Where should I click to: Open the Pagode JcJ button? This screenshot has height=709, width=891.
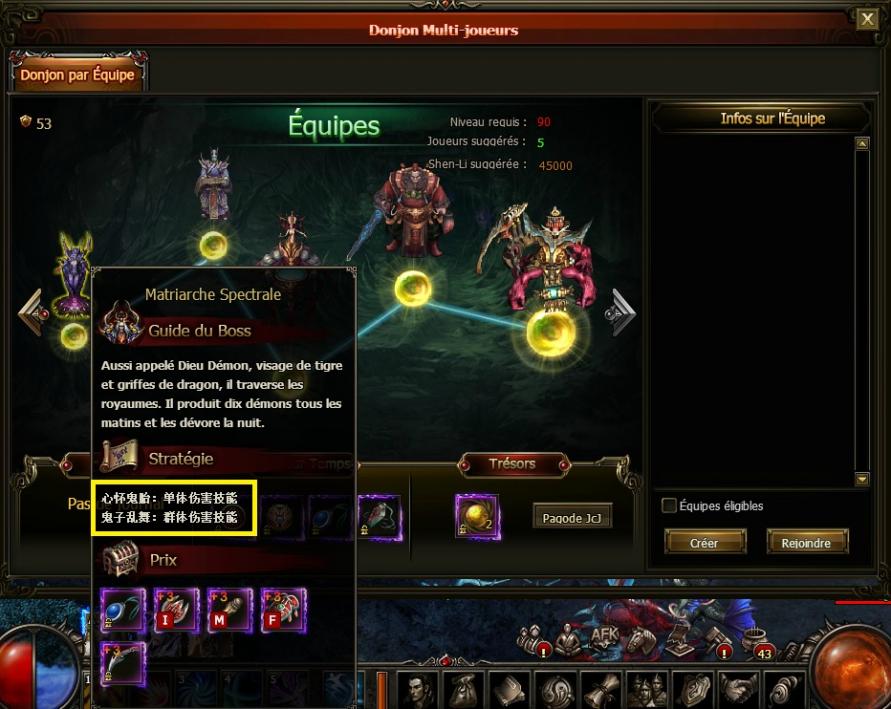572,518
